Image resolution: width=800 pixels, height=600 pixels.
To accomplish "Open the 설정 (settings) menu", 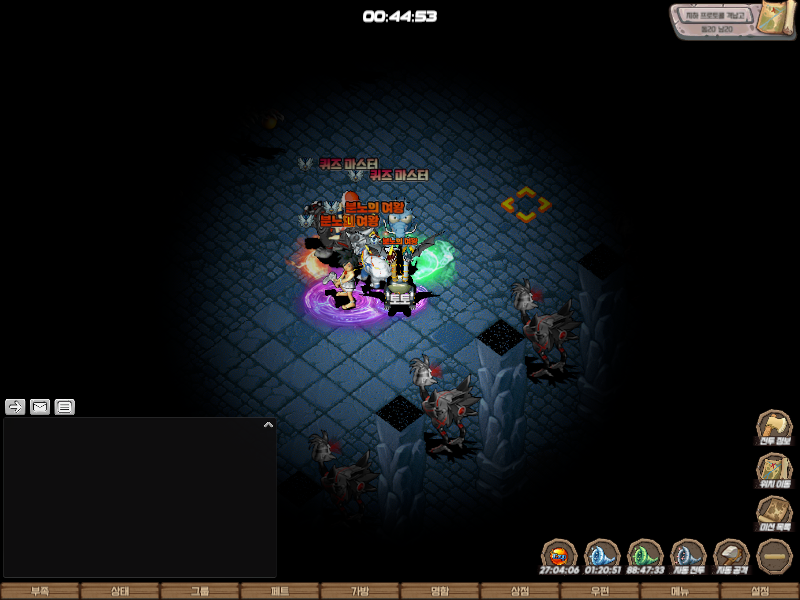I will (x=760, y=591).
